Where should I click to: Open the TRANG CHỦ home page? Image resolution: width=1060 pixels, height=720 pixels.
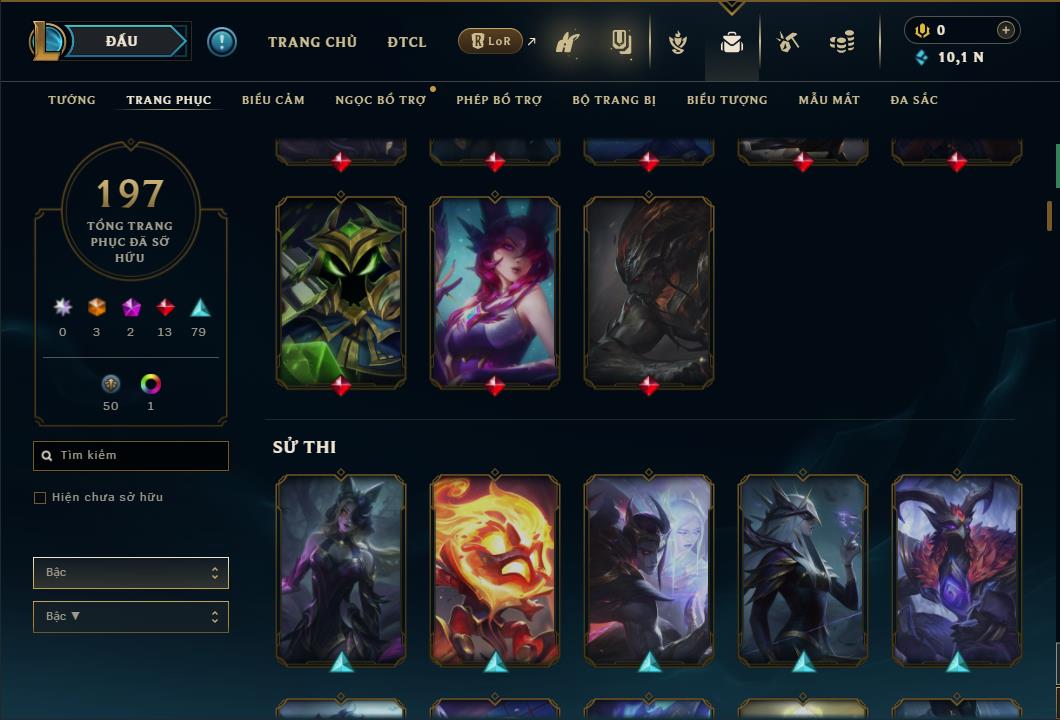coord(312,42)
